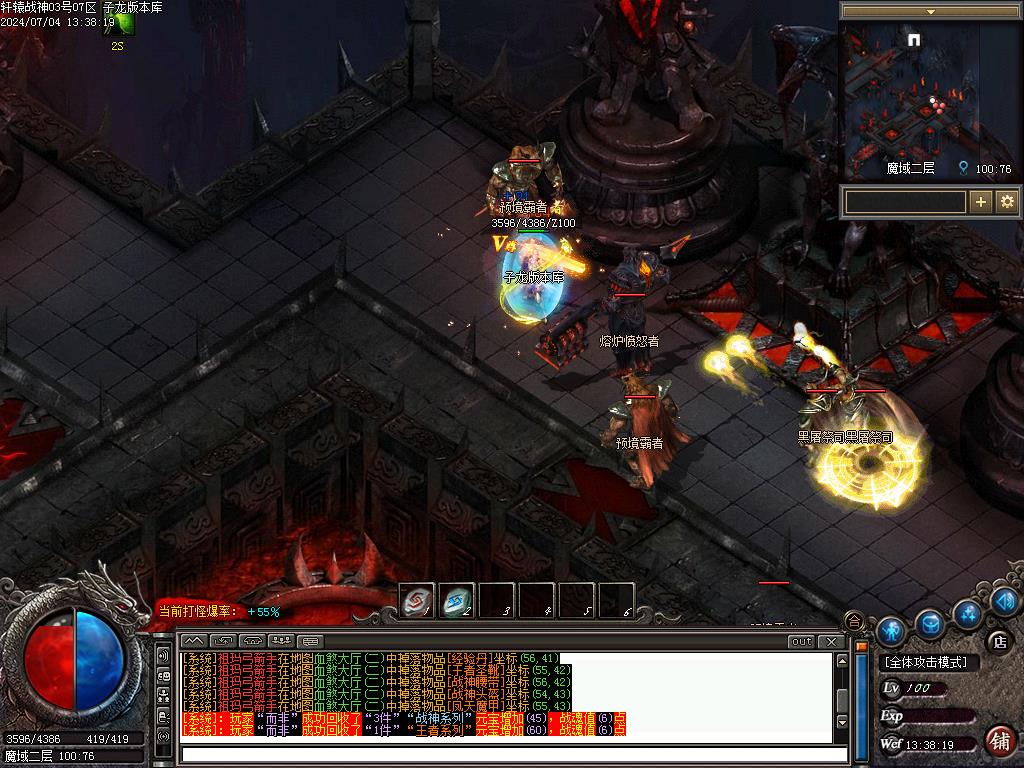Use the red rune in hotbar slot 1
1024x768 pixels.
point(417,600)
